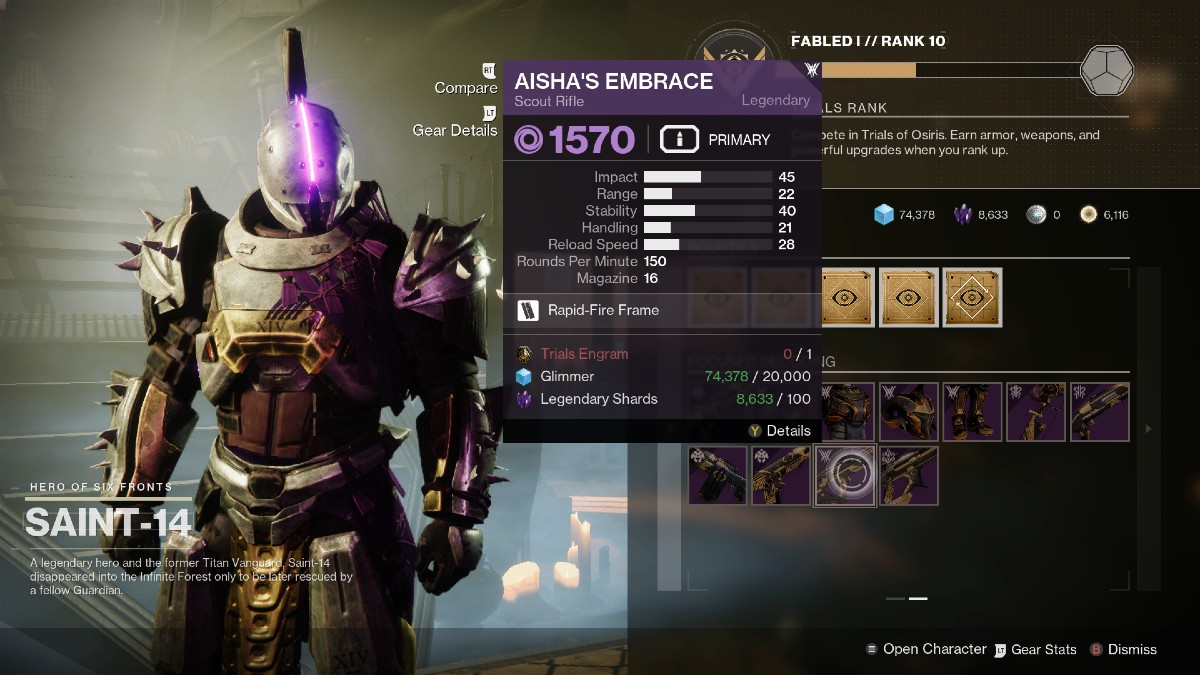This screenshot has width=1200, height=675.
Task: Pick the rifle right of Aisha's Embrace
Action: click(x=909, y=475)
